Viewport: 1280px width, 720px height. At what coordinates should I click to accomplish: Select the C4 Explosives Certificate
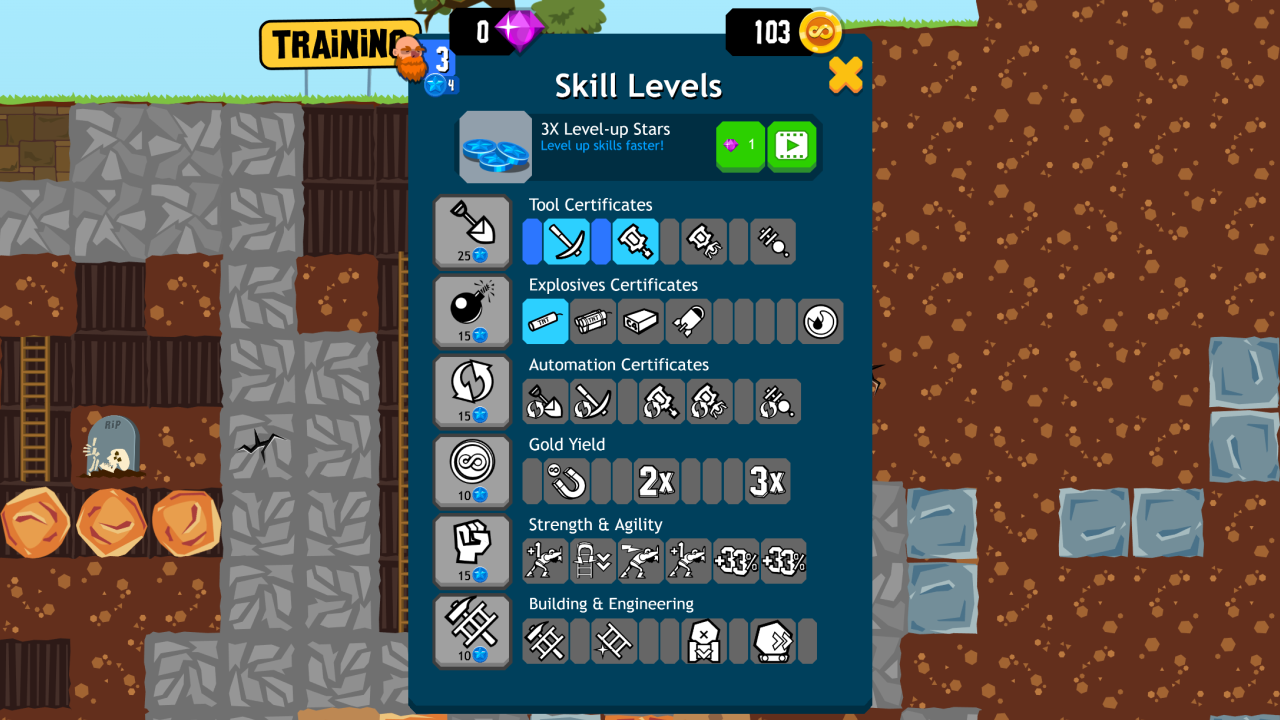click(x=641, y=321)
